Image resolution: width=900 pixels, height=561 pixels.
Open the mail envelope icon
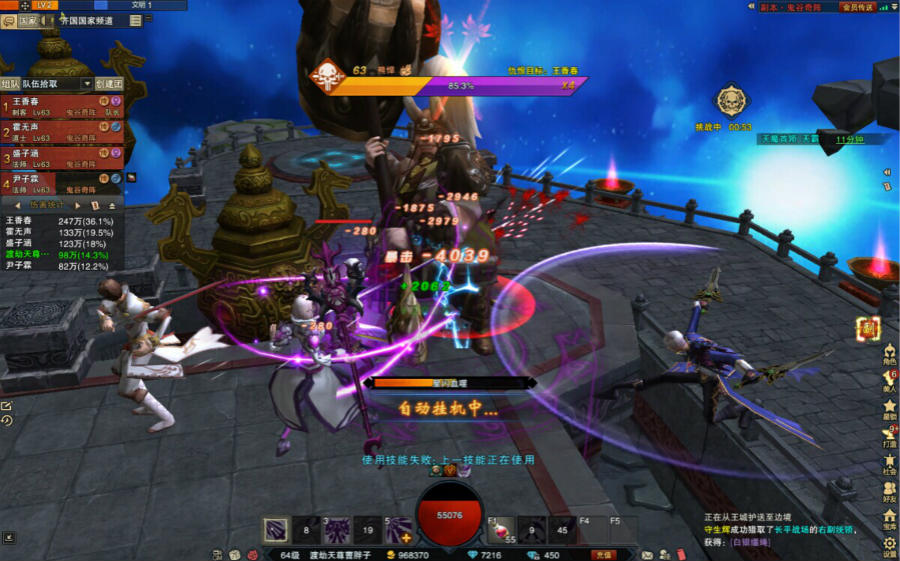[x=647, y=554]
